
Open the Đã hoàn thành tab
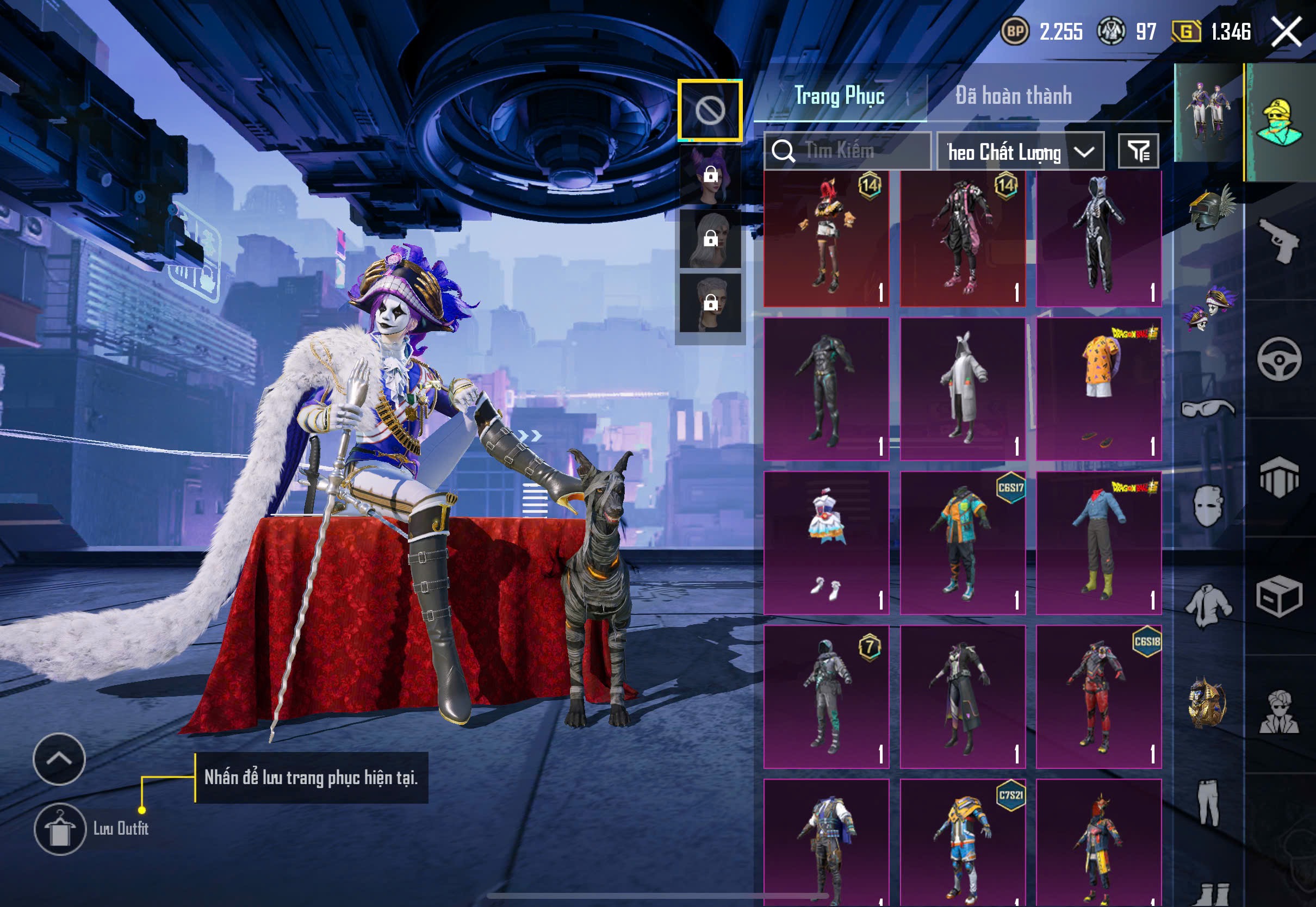1013,96
